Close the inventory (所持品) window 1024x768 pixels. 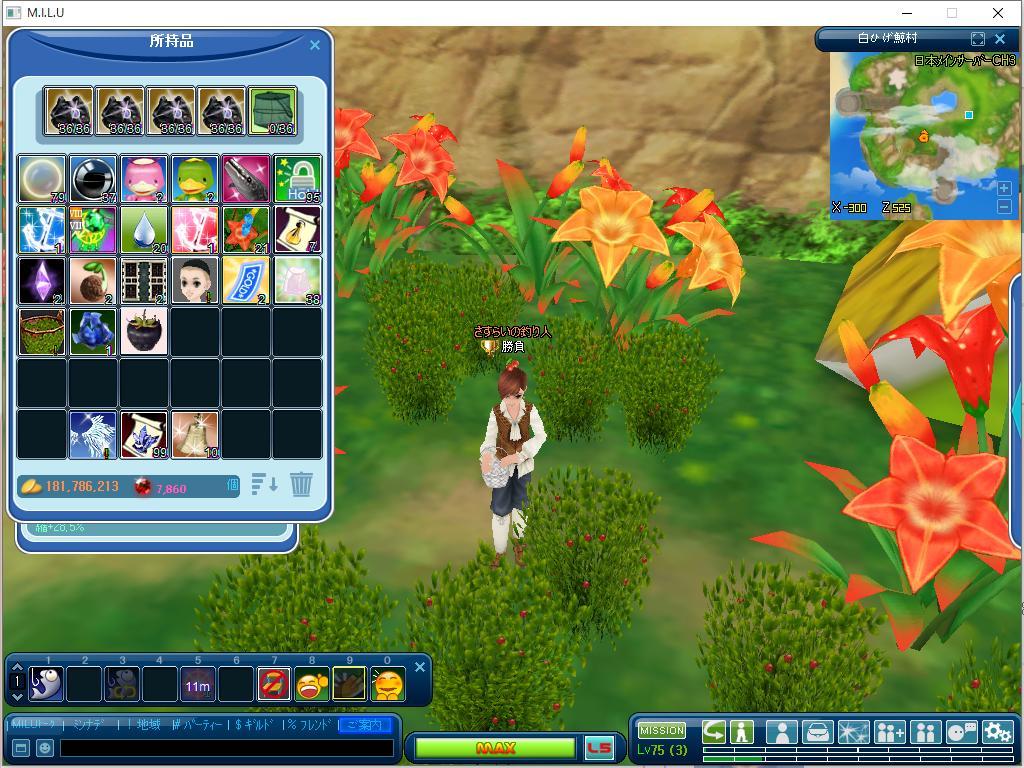click(x=315, y=45)
